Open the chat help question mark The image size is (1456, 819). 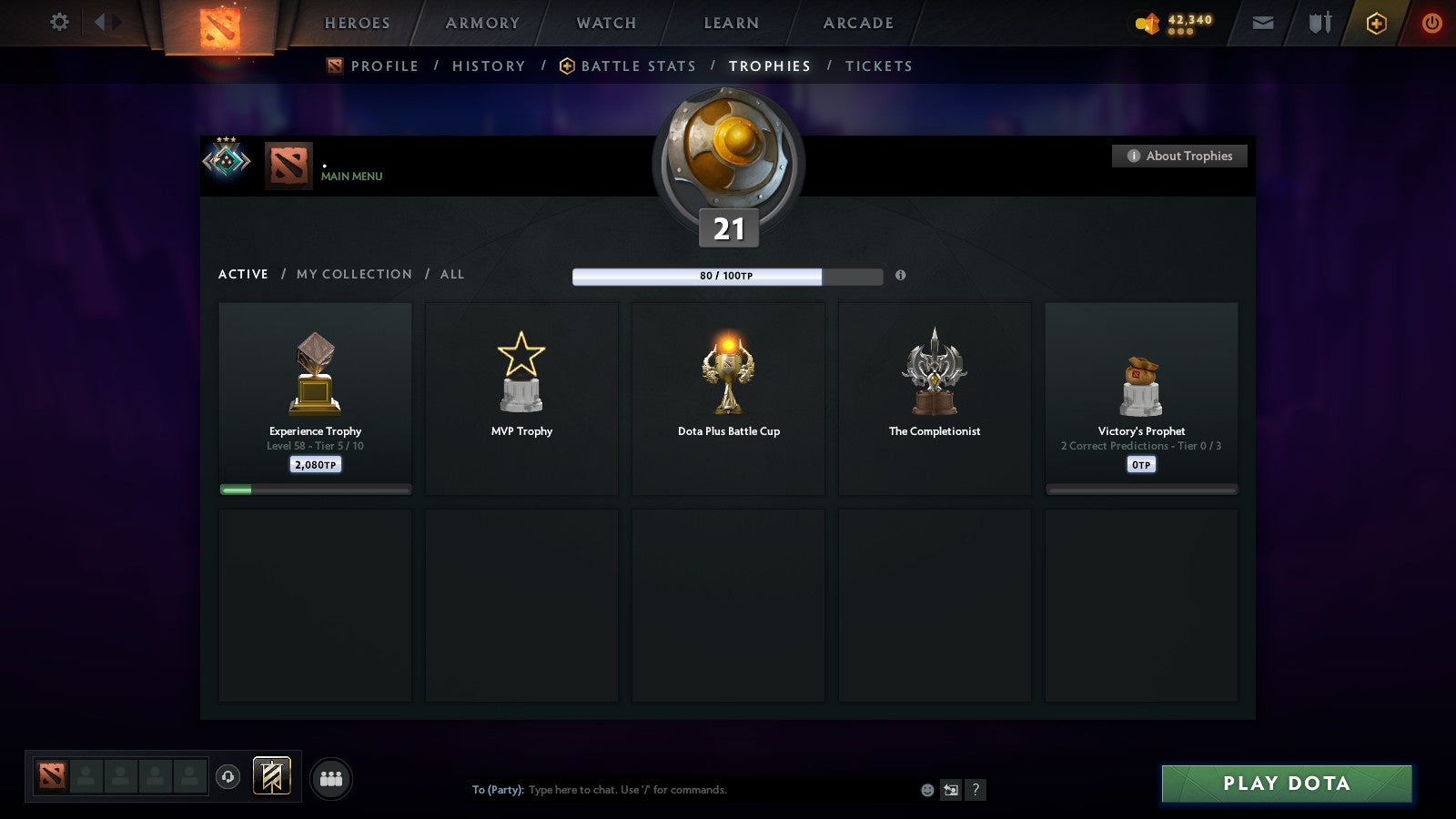point(976,790)
